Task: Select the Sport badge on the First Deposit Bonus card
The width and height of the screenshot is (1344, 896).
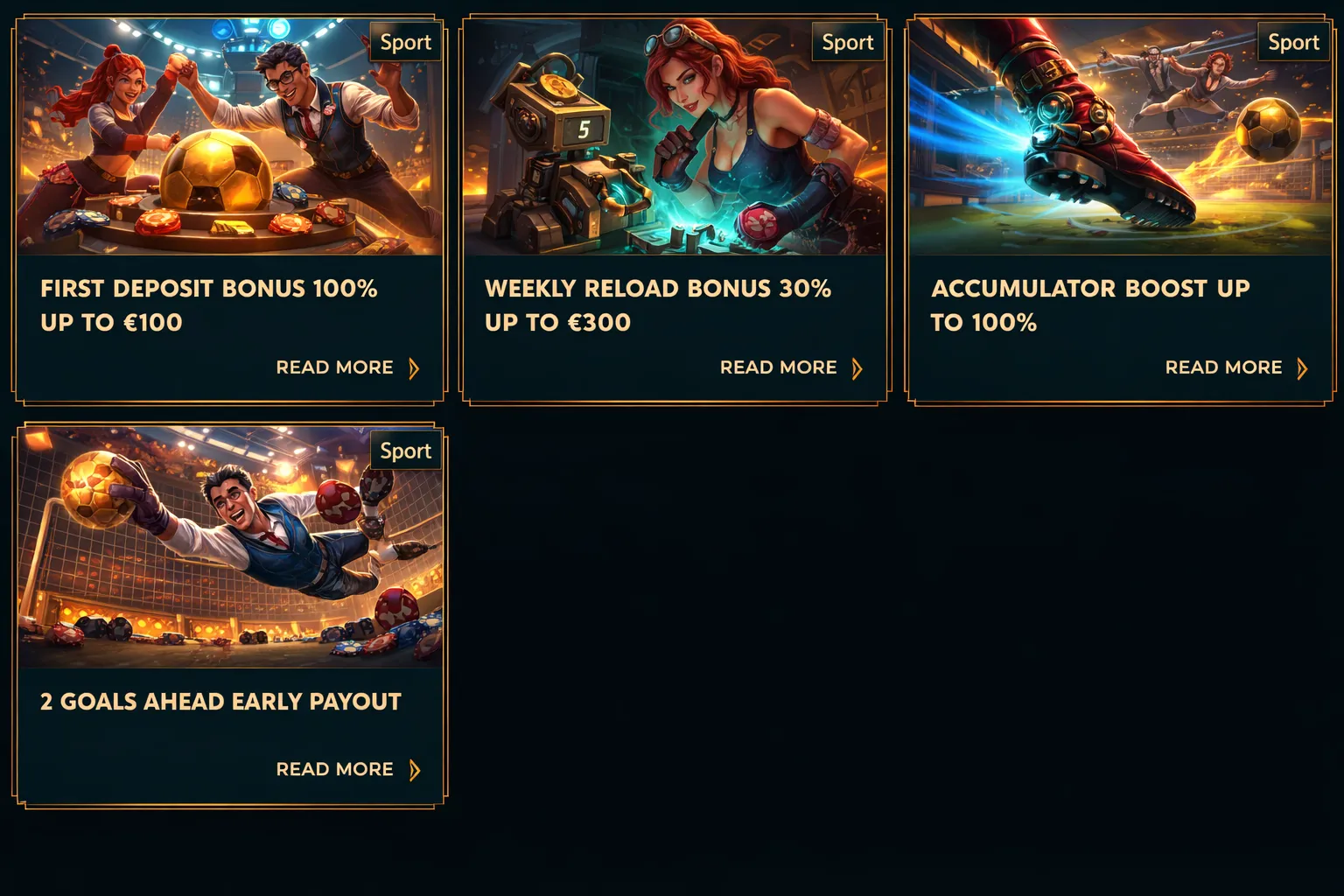Action: (405, 42)
